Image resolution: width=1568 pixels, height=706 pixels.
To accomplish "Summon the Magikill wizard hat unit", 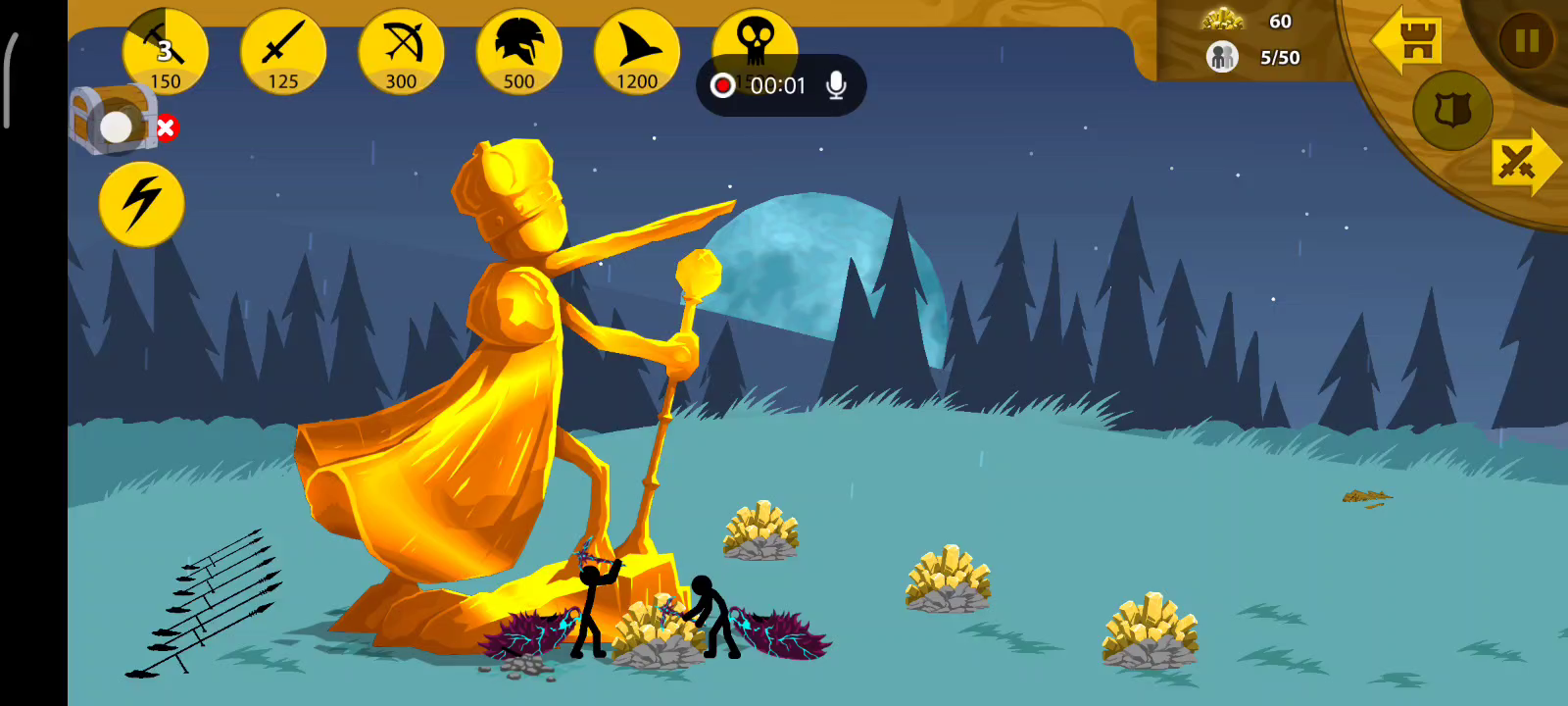I will 636,51.
